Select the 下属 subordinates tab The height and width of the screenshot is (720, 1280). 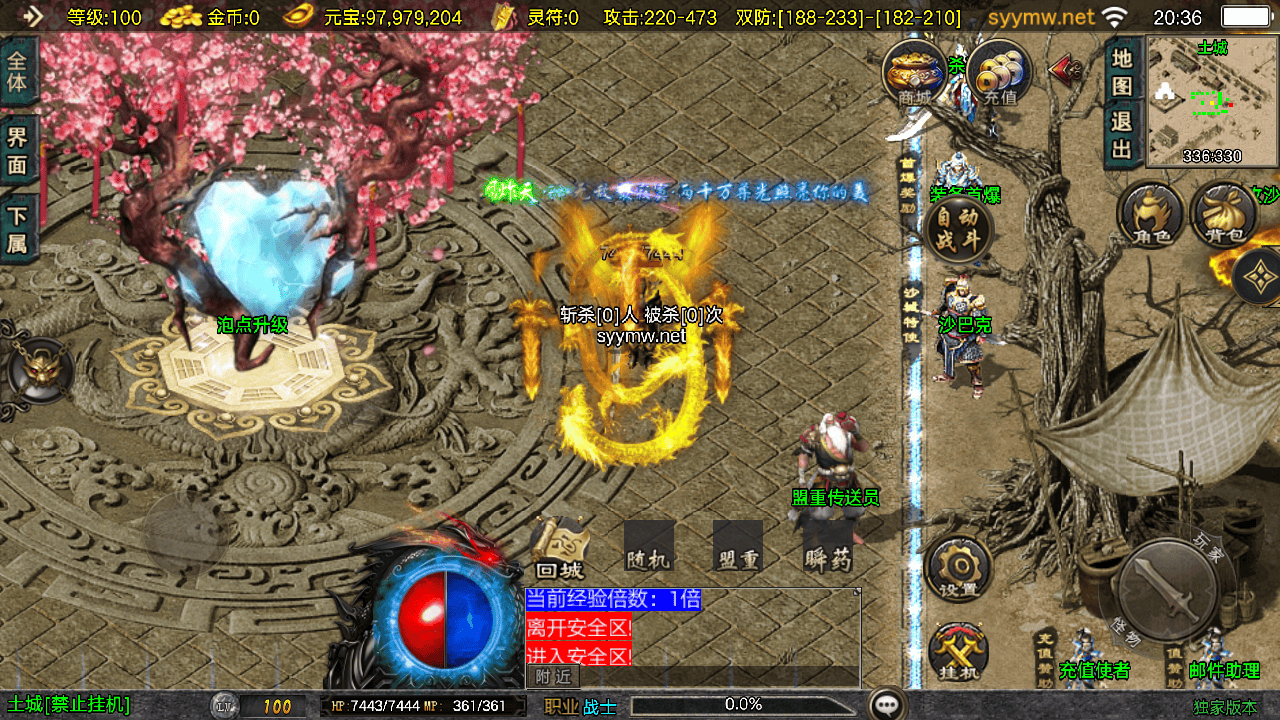point(18,229)
